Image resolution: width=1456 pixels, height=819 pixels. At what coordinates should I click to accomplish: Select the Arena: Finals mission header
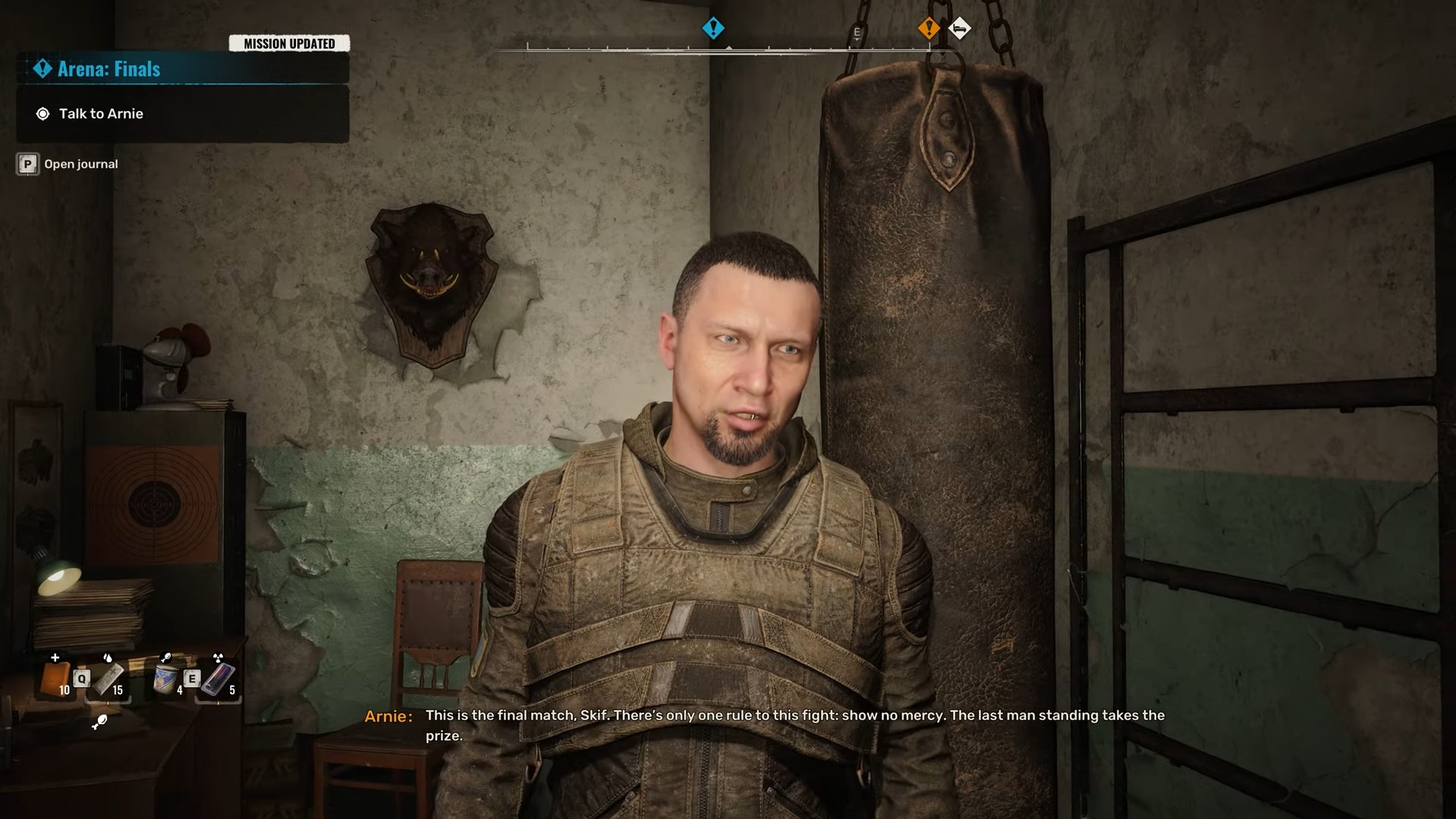click(108, 68)
